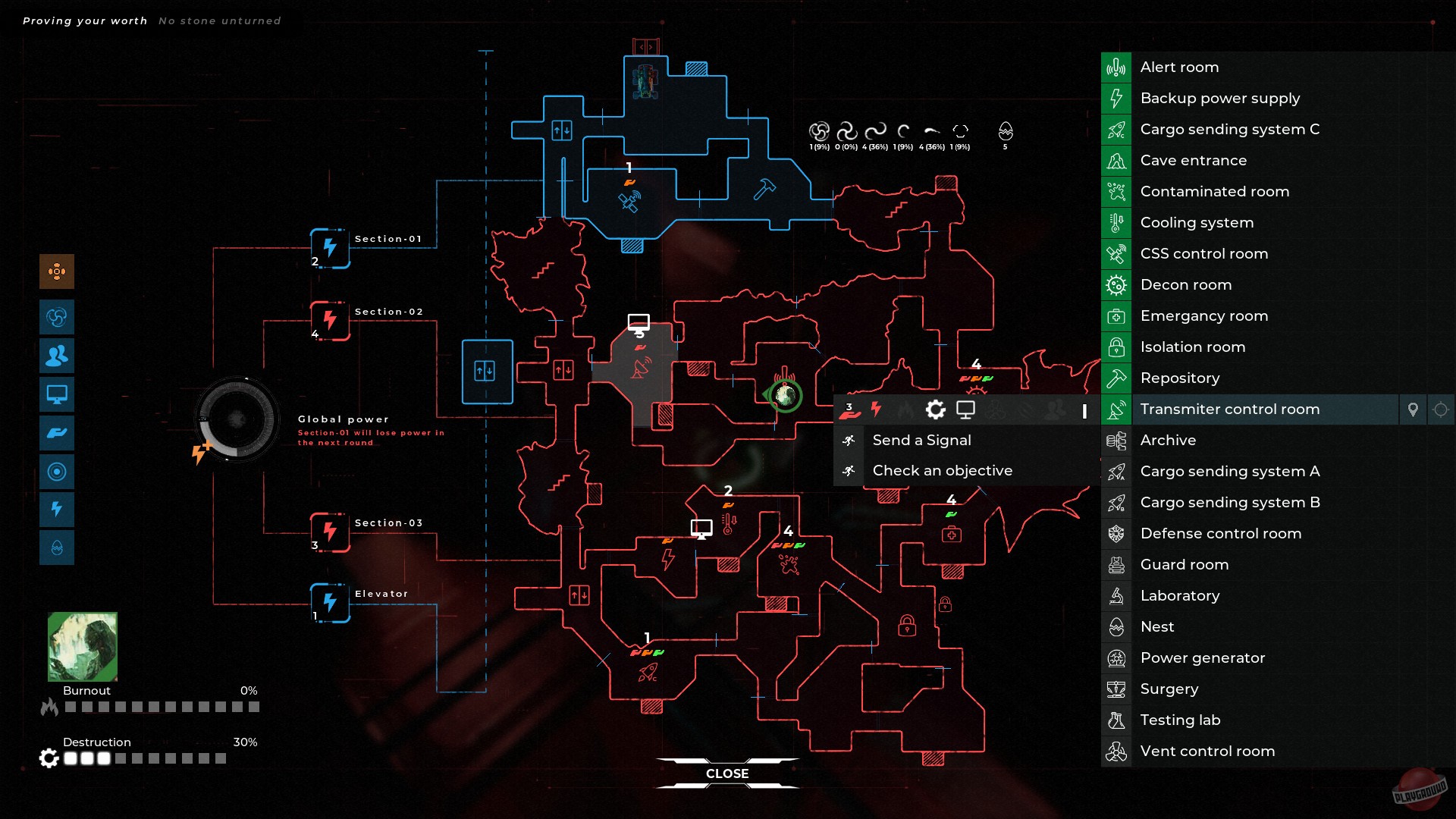This screenshot has width=1456, height=819.
Task: Open the gear icon in the room action bar
Action: pos(936,409)
